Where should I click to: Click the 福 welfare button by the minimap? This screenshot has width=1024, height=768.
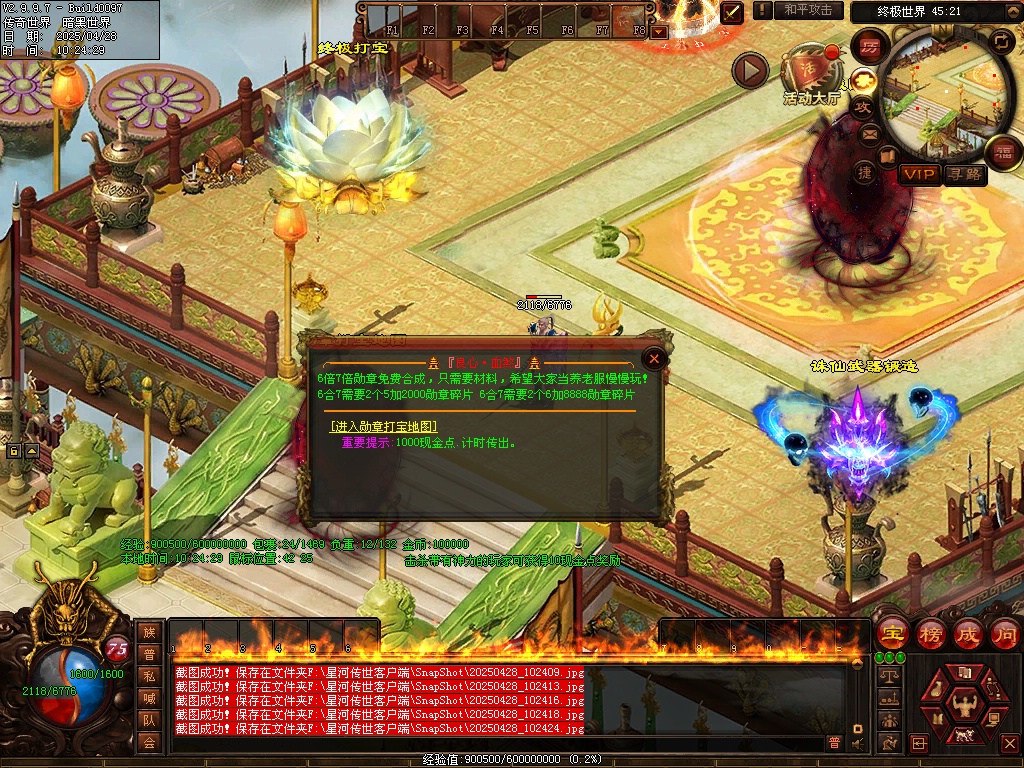[x=1001, y=153]
